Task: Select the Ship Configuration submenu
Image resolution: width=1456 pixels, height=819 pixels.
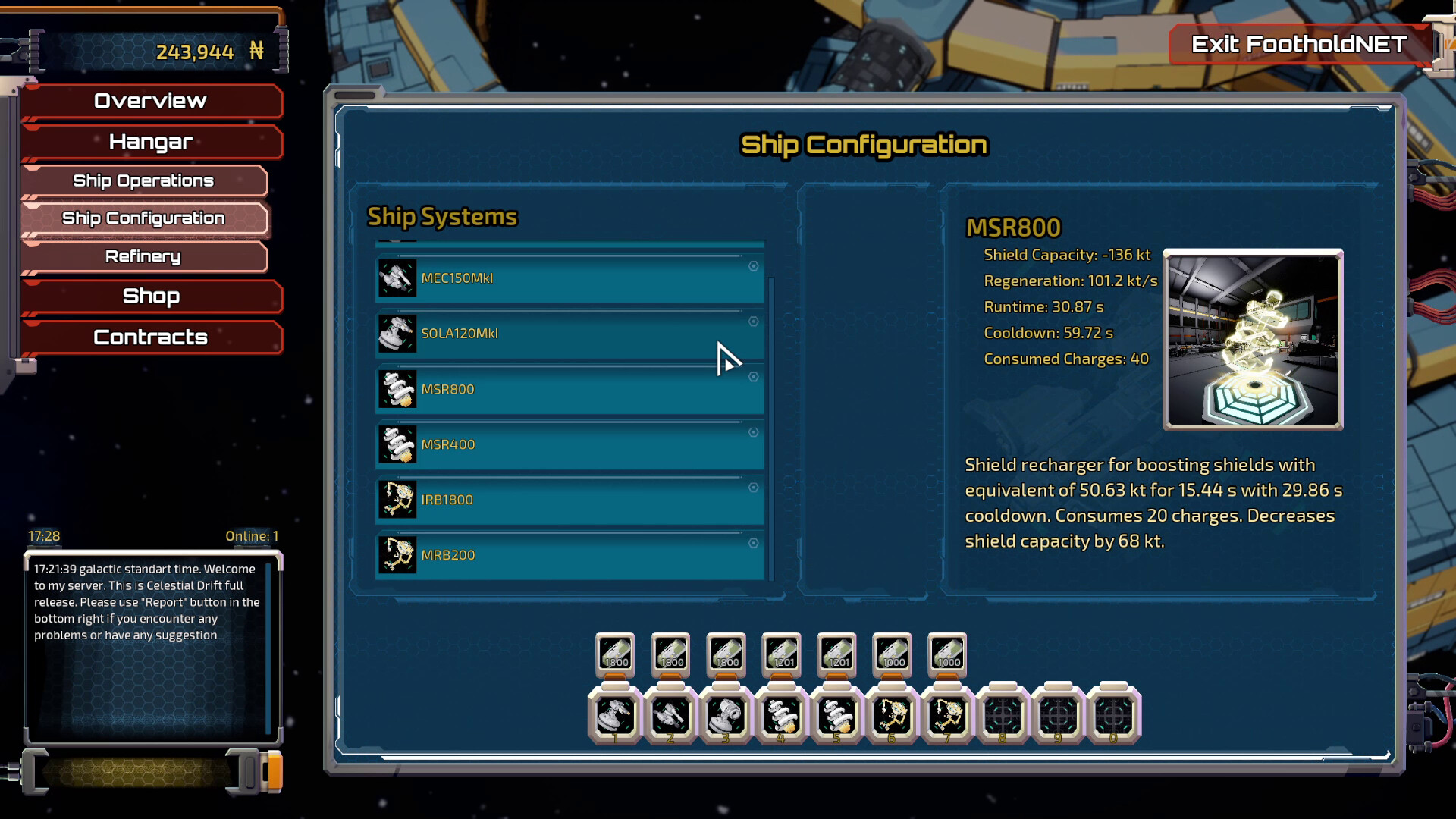Action: 143,218
